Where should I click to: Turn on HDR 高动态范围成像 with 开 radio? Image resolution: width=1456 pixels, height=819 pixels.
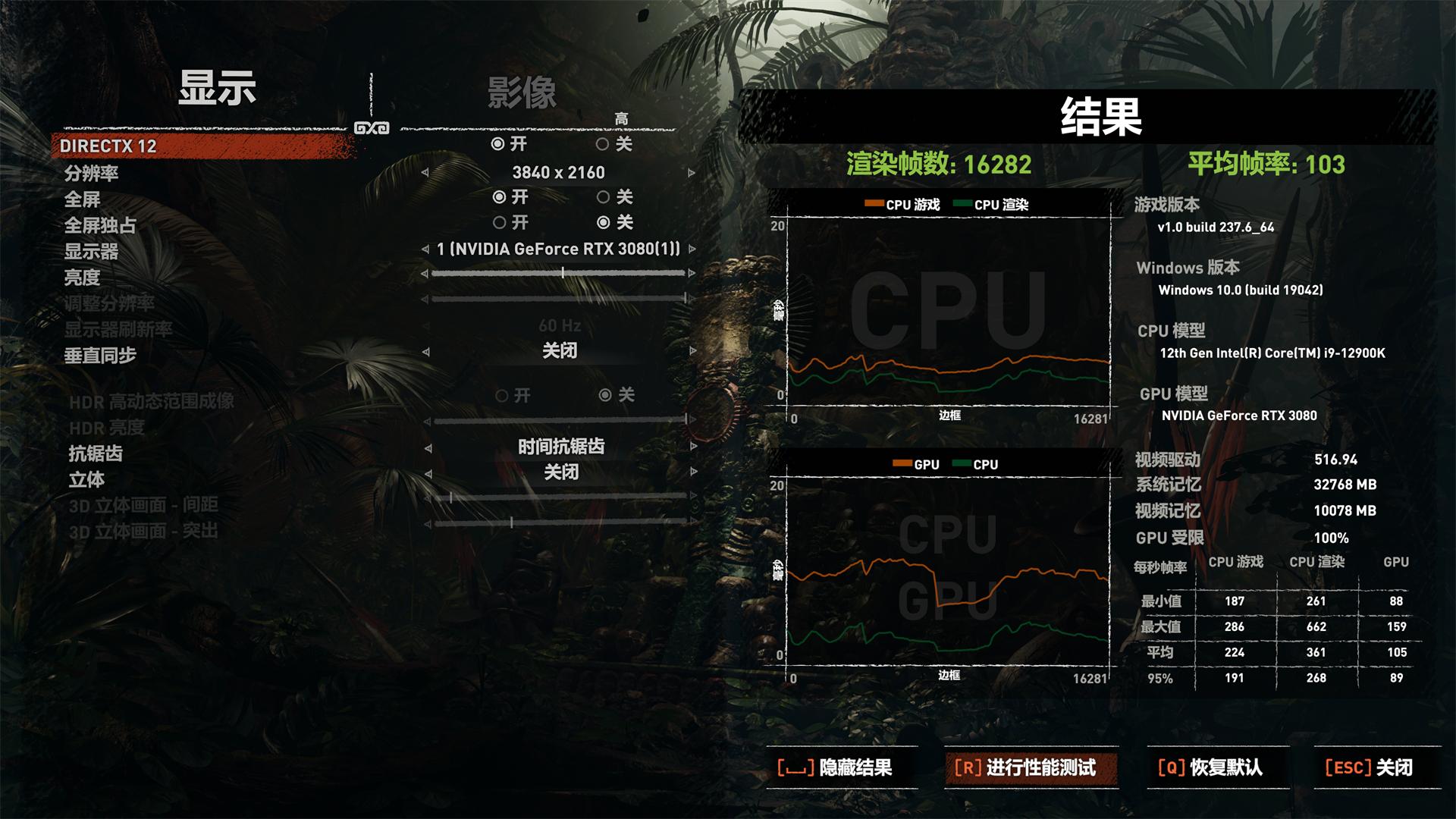point(500,396)
